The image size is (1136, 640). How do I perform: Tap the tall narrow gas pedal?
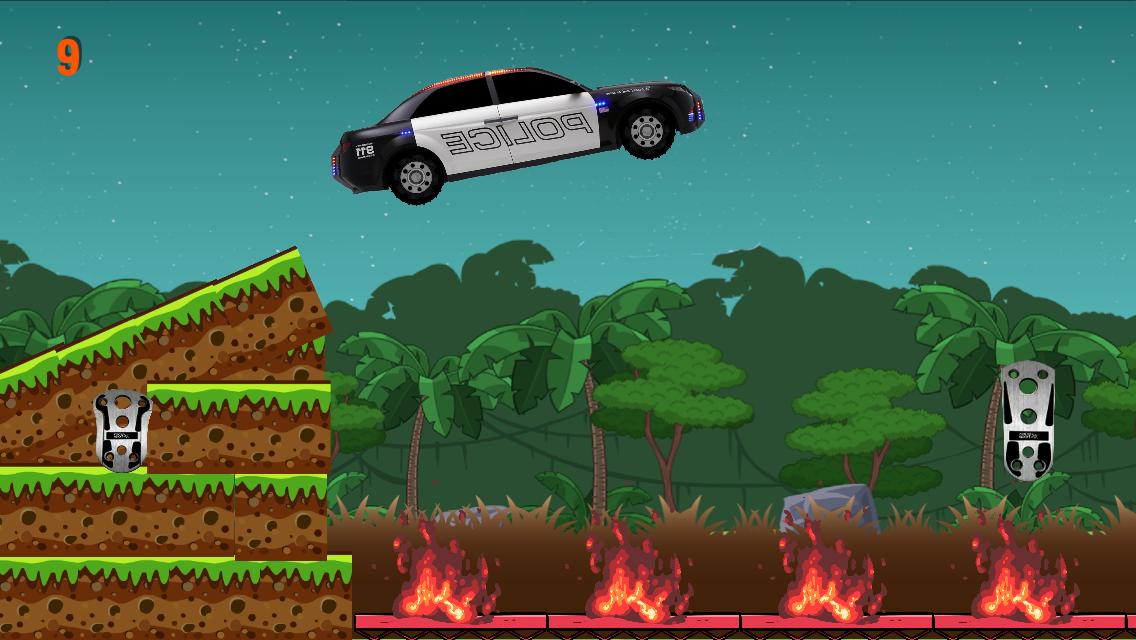coord(1028,420)
